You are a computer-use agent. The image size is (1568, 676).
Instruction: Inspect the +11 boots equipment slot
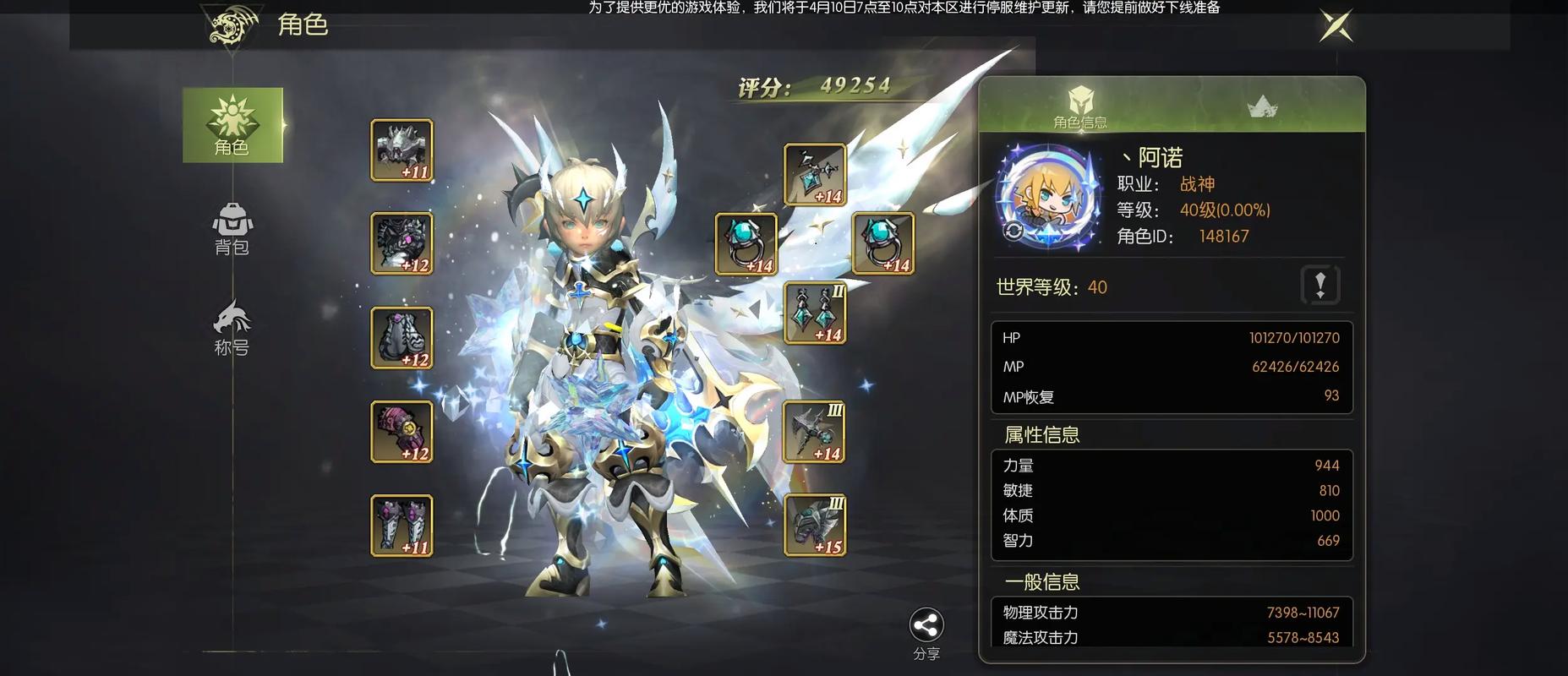pos(402,526)
